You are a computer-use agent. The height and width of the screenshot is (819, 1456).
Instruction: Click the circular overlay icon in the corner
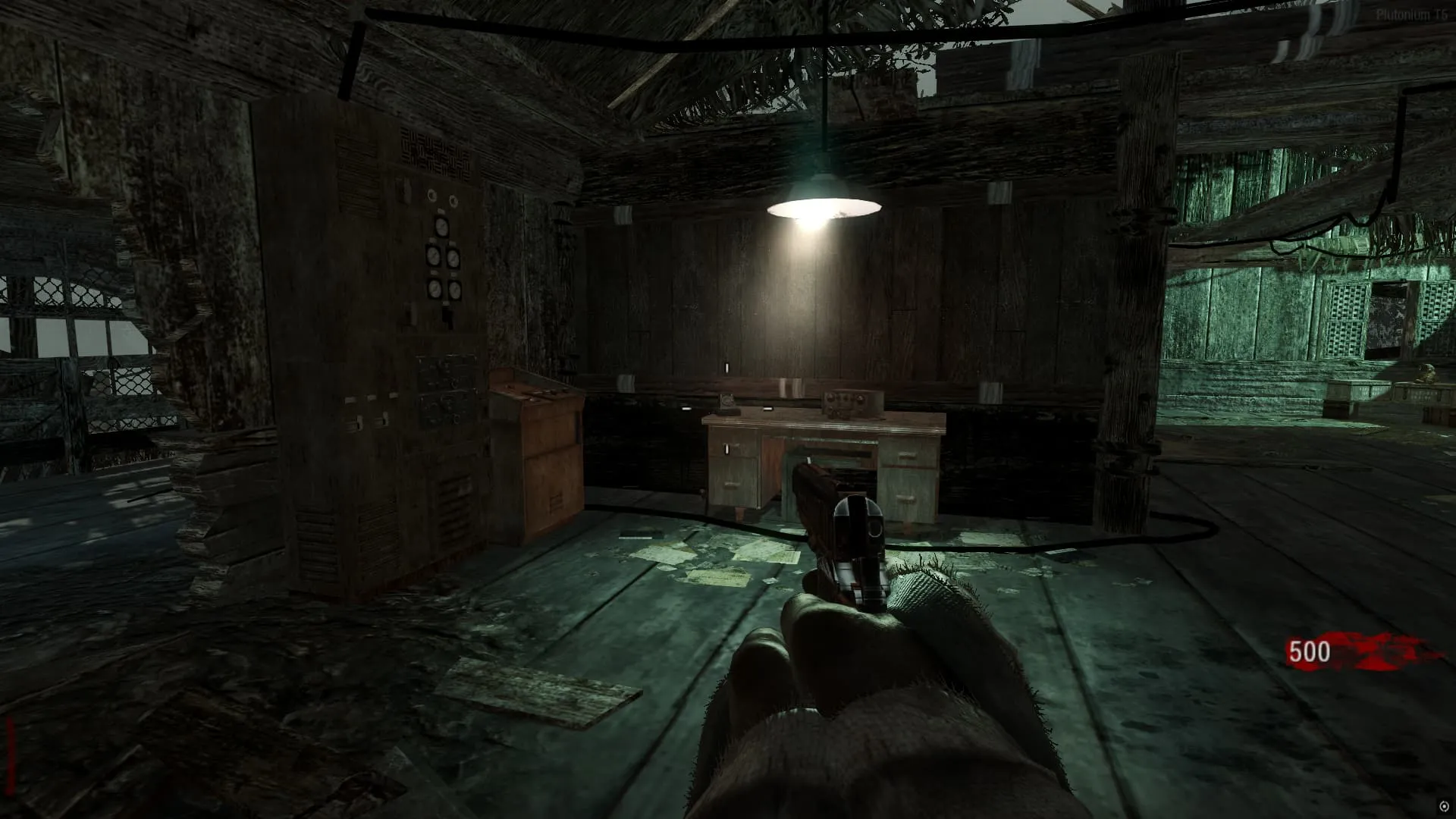(1442, 807)
